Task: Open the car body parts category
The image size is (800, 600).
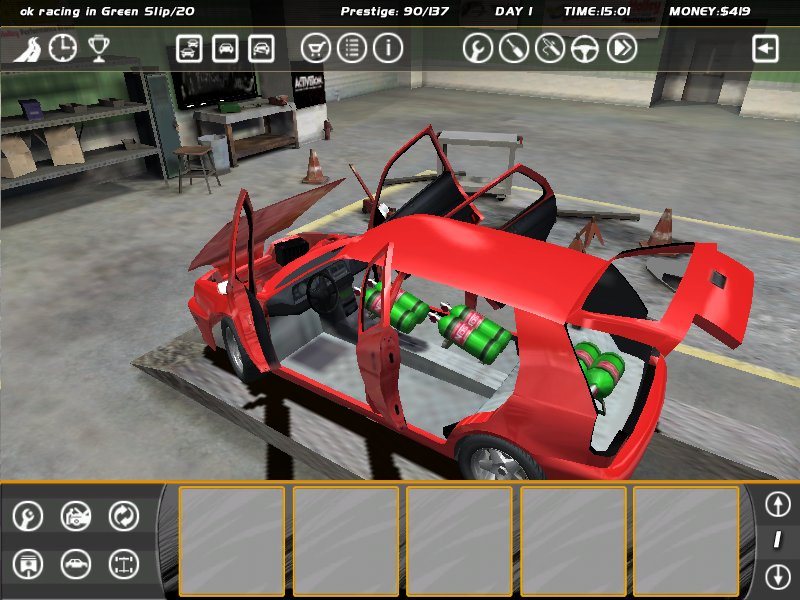Action: (x=76, y=564)
